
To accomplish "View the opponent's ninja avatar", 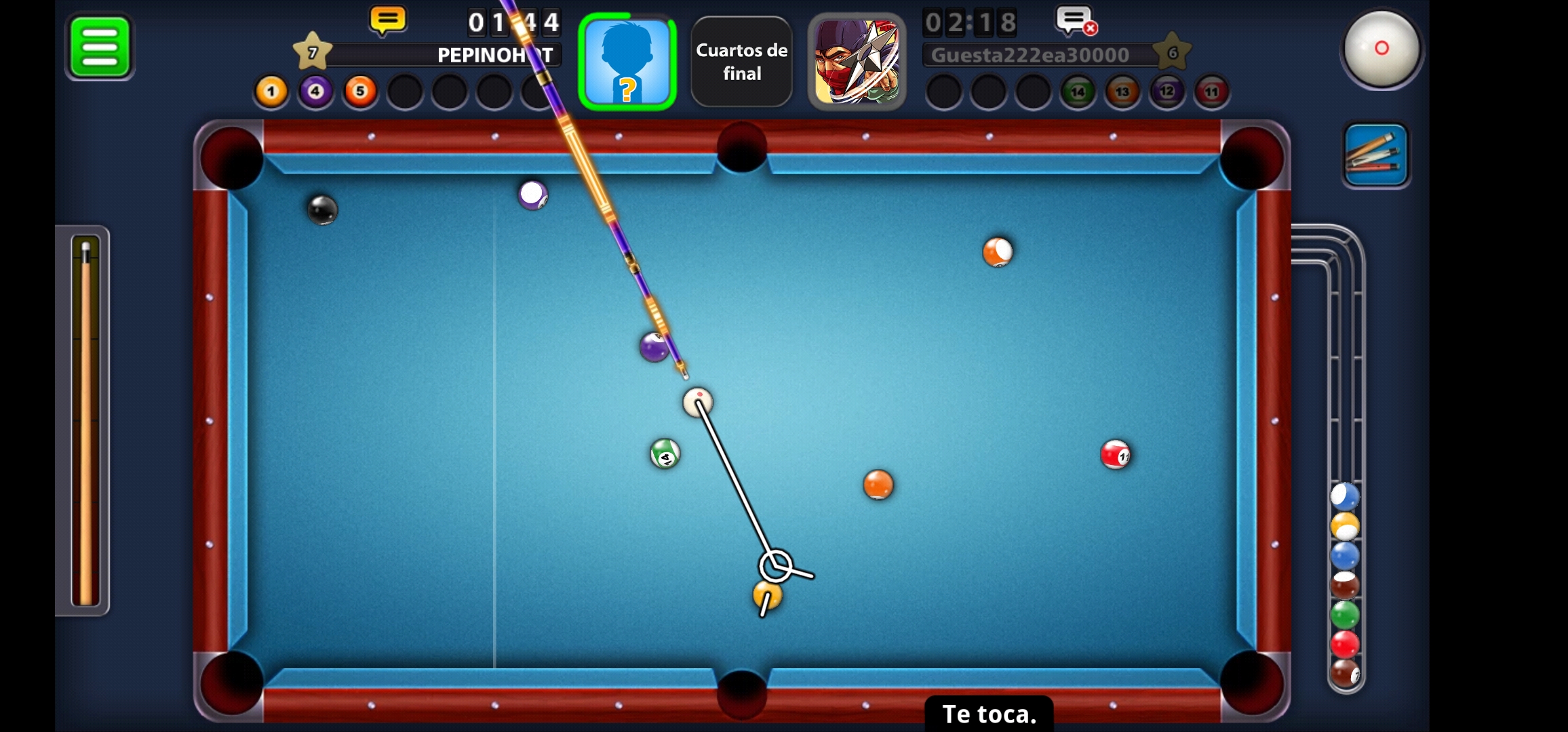I will pos(857,62).
